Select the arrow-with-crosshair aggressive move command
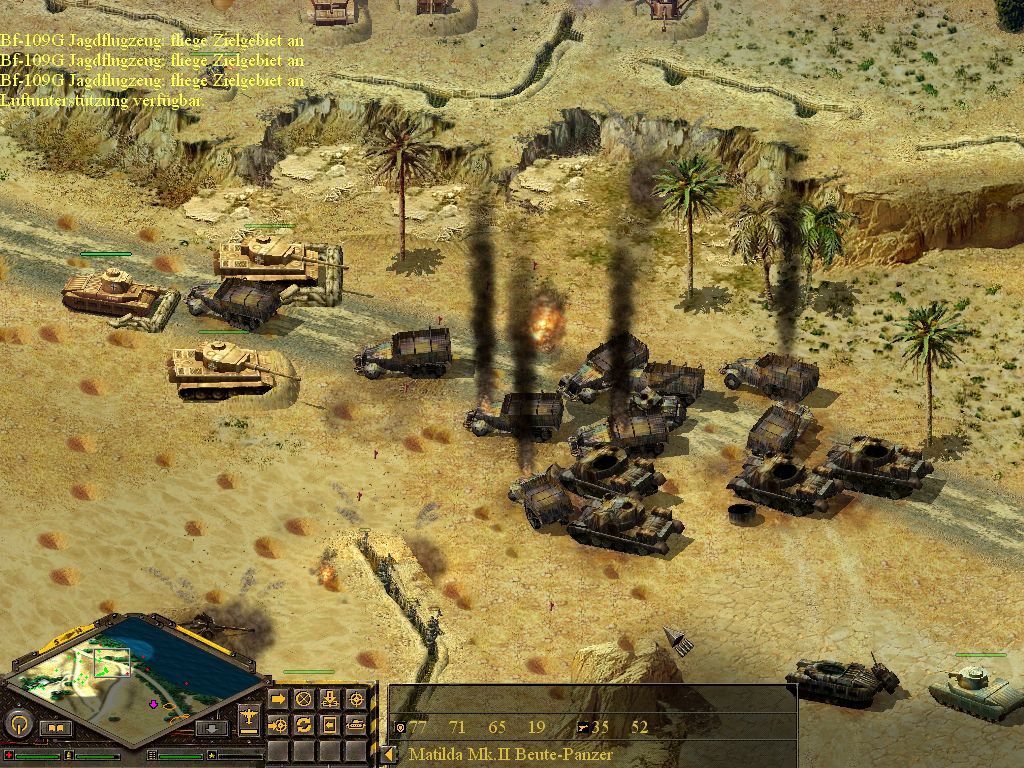 click(x=278, y=723)
